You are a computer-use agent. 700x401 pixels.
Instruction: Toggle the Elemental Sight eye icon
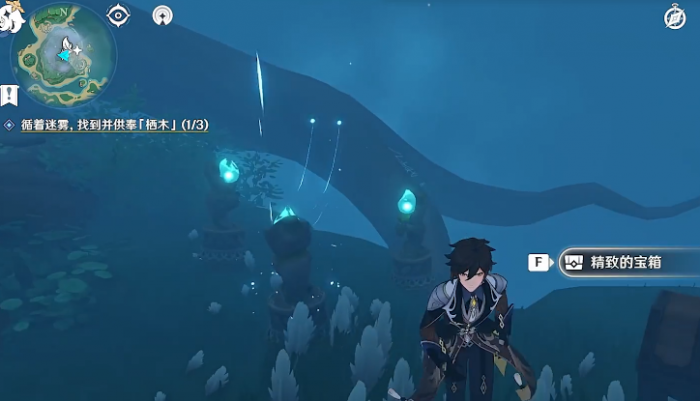pyautogui.click(x=119, y=15)
